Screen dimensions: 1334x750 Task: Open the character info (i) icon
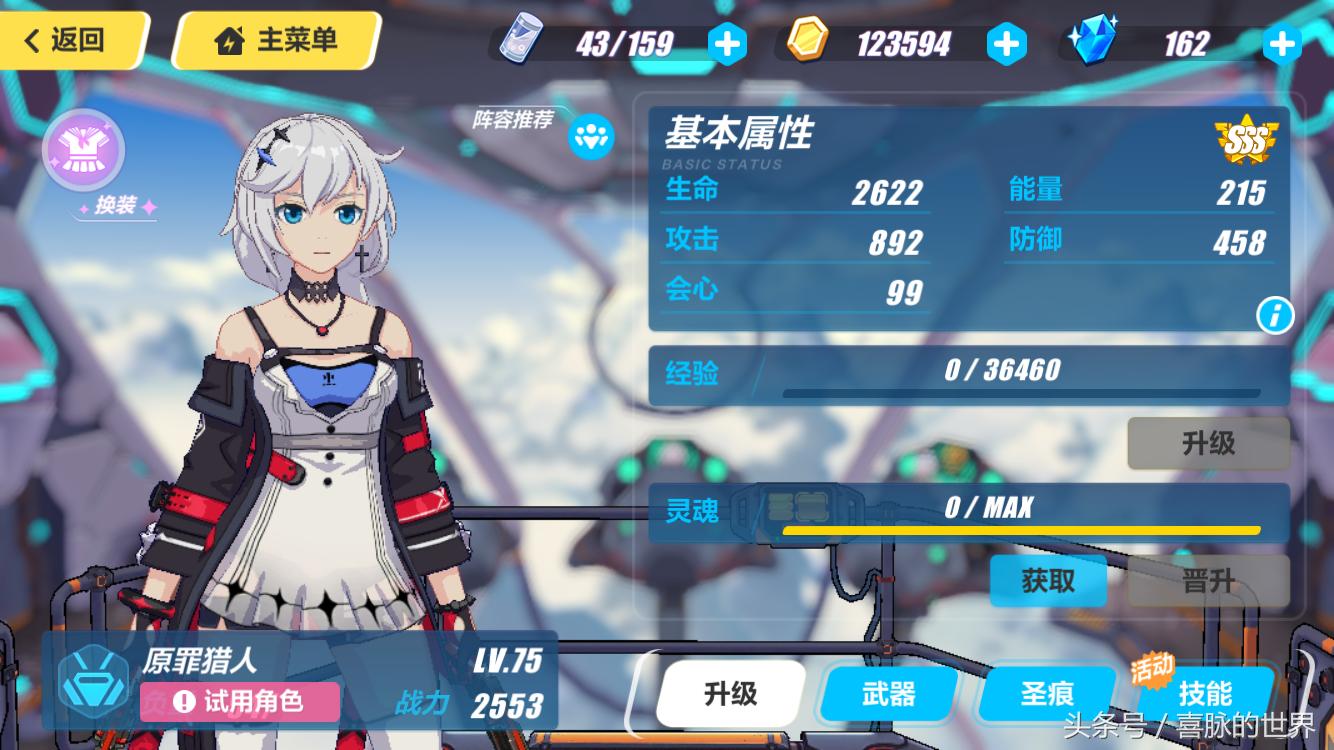pos(1274,314)
